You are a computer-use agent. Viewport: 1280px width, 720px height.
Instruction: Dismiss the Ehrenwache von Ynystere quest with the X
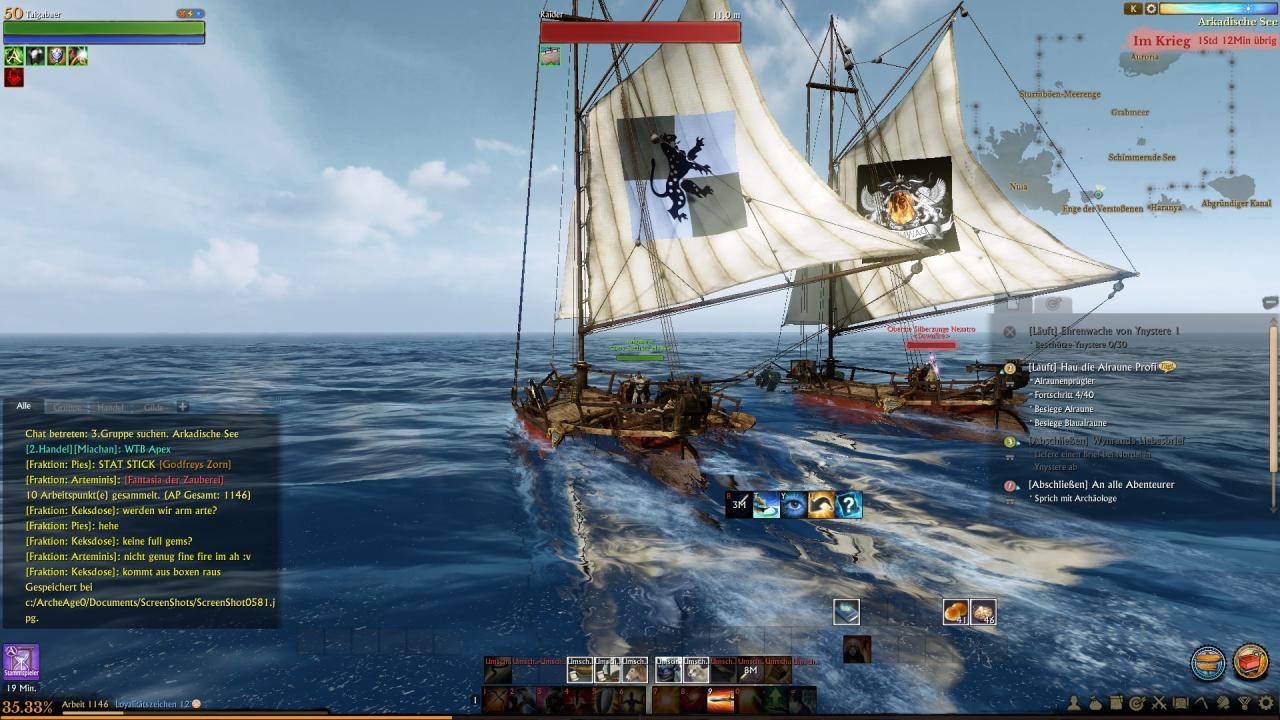coord(1010,331)
